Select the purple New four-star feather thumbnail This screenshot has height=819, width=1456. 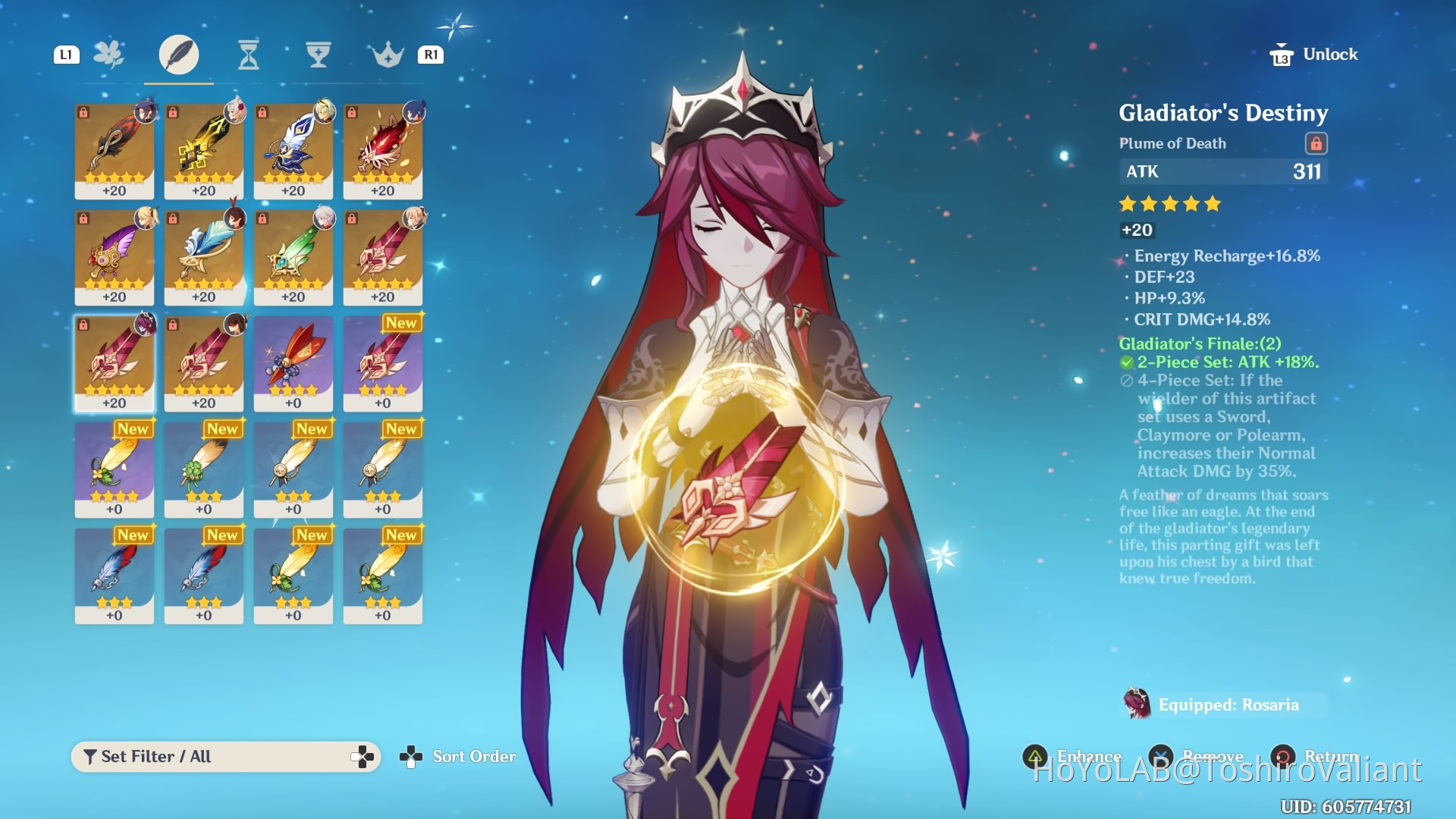coord(383,364)
